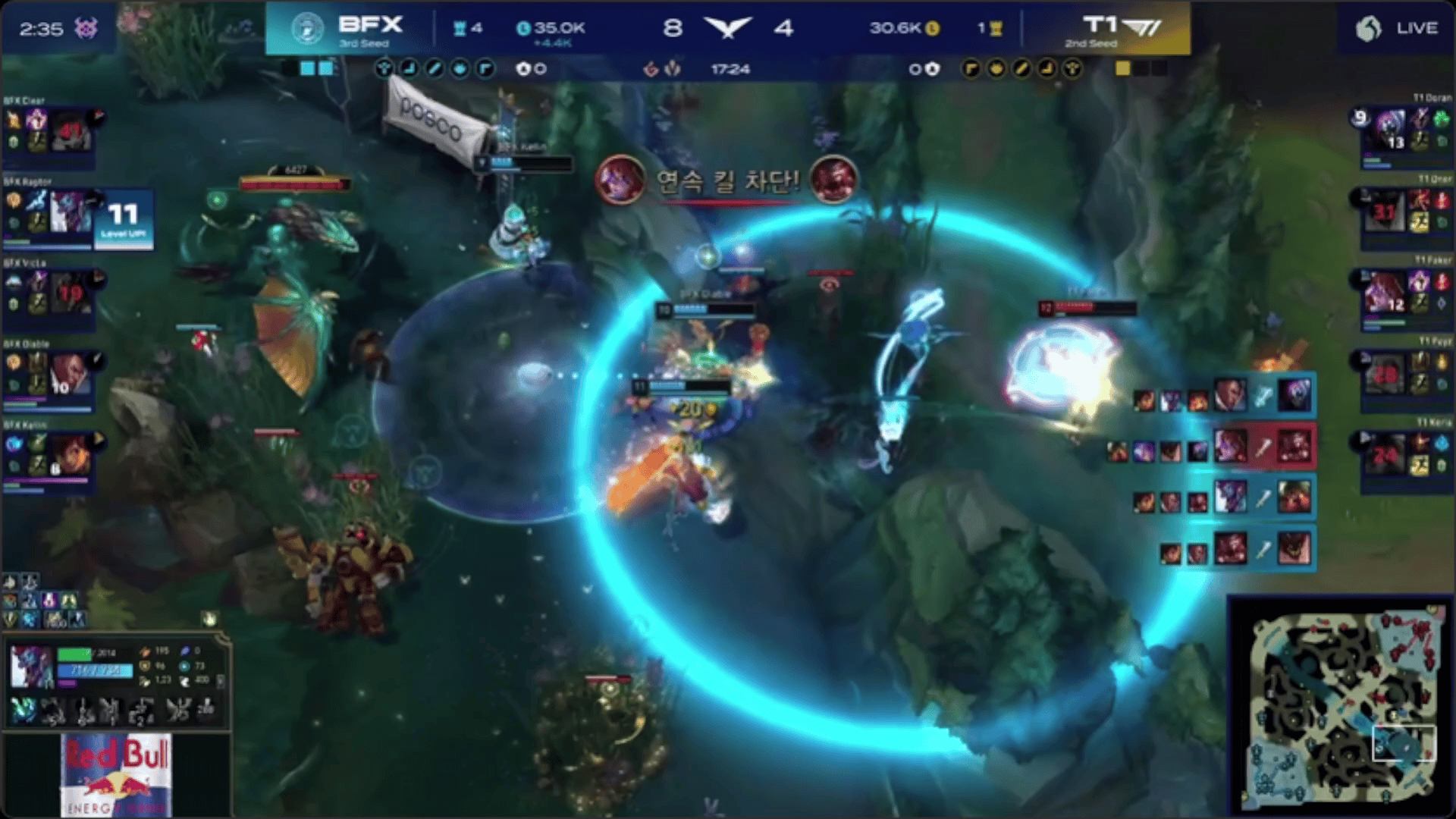Click the selected champion portrait in bottom HUD
This screenshot has height=819, width=1456.
31,667
